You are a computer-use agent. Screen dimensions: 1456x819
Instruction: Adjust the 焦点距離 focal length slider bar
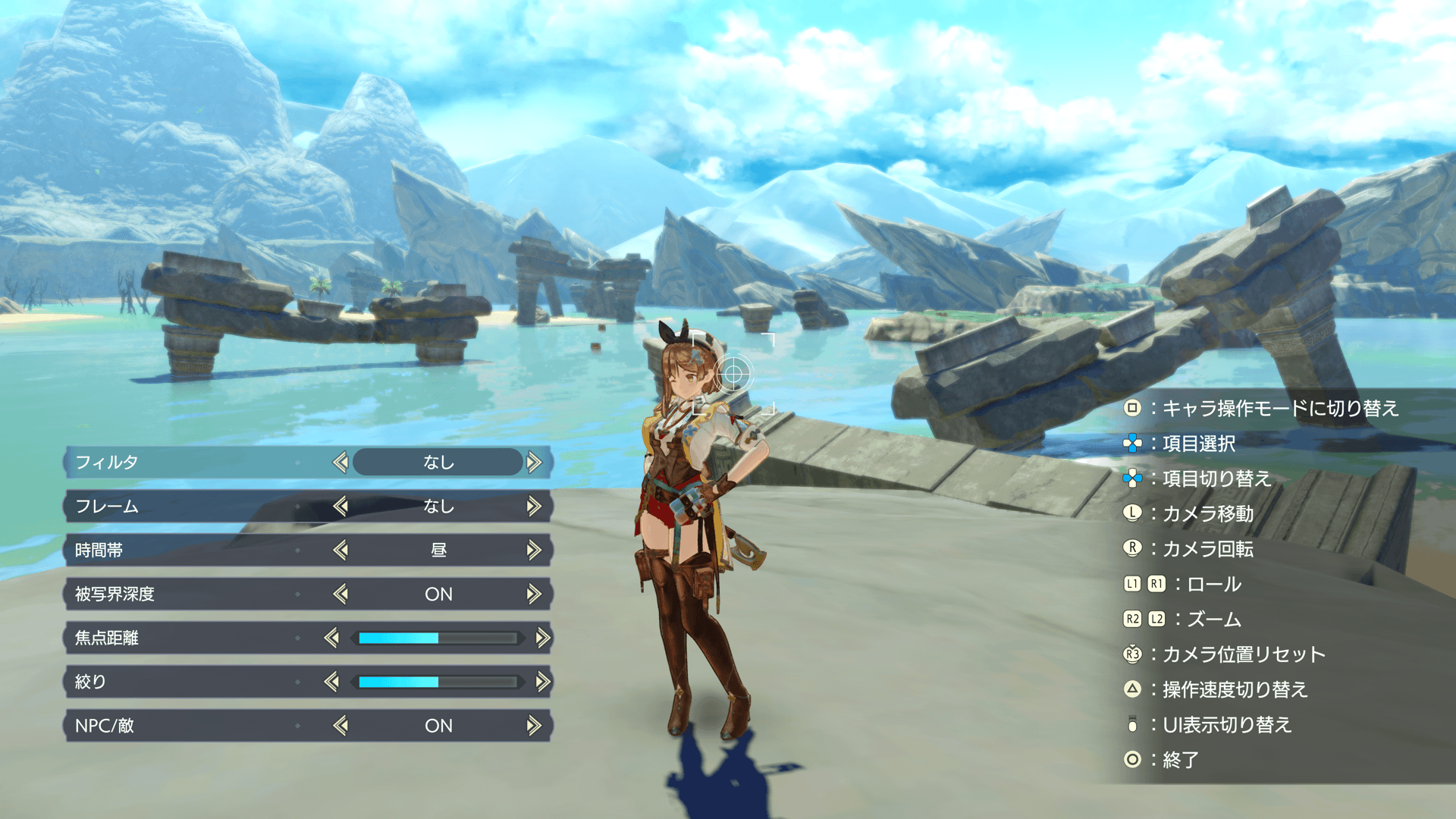[438, 638]
